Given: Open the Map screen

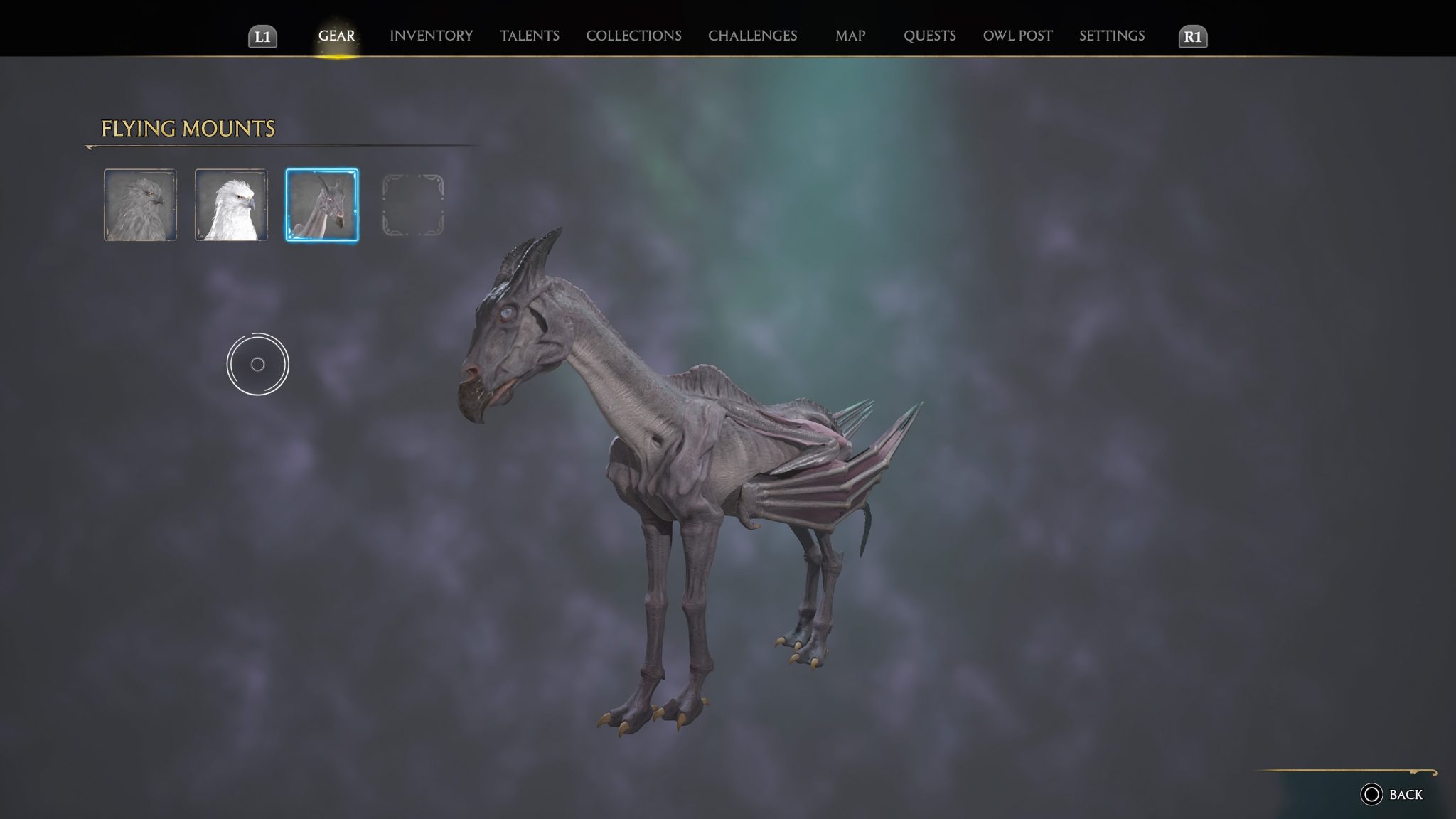Looking at the screenshot, I should [850, 35].
